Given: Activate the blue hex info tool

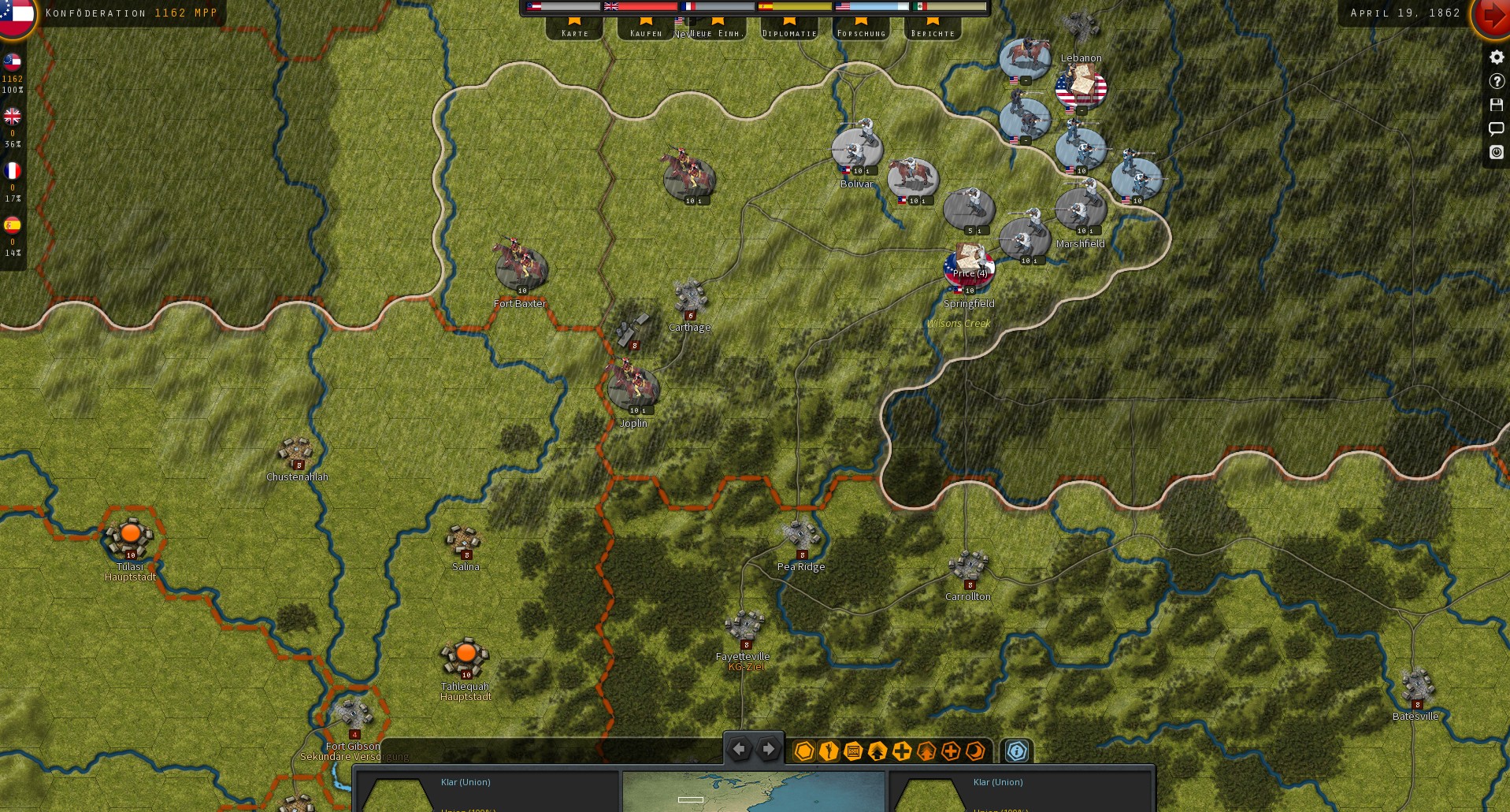Looking at the screenshot, I should coord(1015,751).
